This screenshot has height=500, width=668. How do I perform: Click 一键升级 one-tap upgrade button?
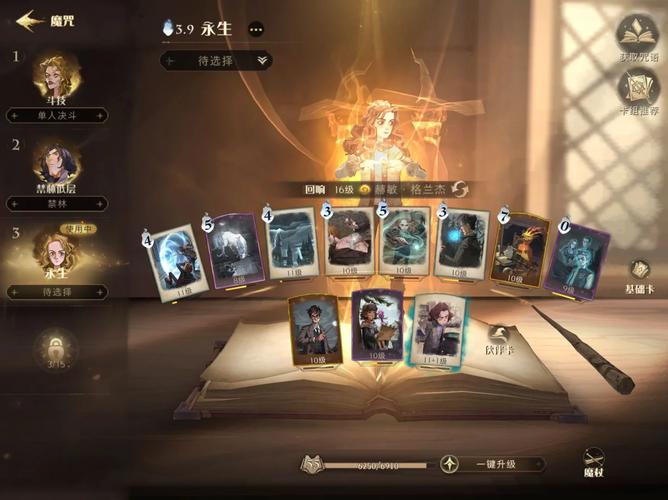point(496,464)
